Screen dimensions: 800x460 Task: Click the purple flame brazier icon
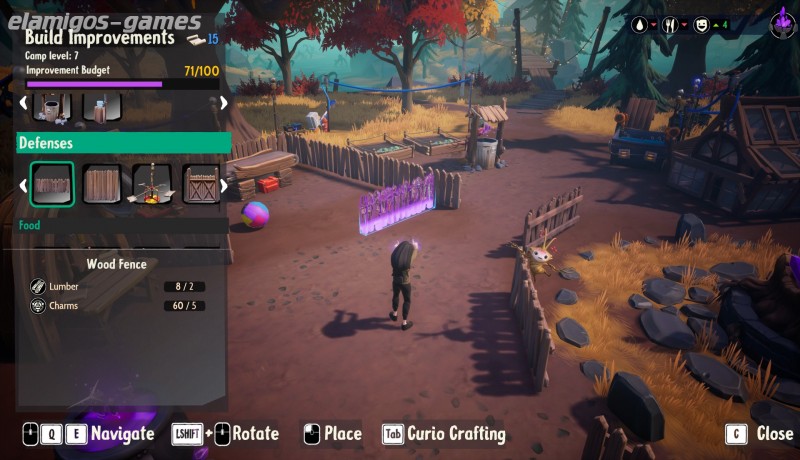(x=781, y=26)
